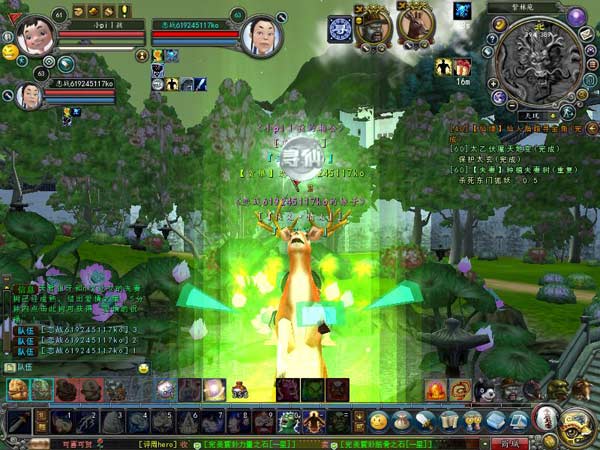Screen dimensions: 600x450
Task: Click the red gift box buff icon
Action: [462, 67]
